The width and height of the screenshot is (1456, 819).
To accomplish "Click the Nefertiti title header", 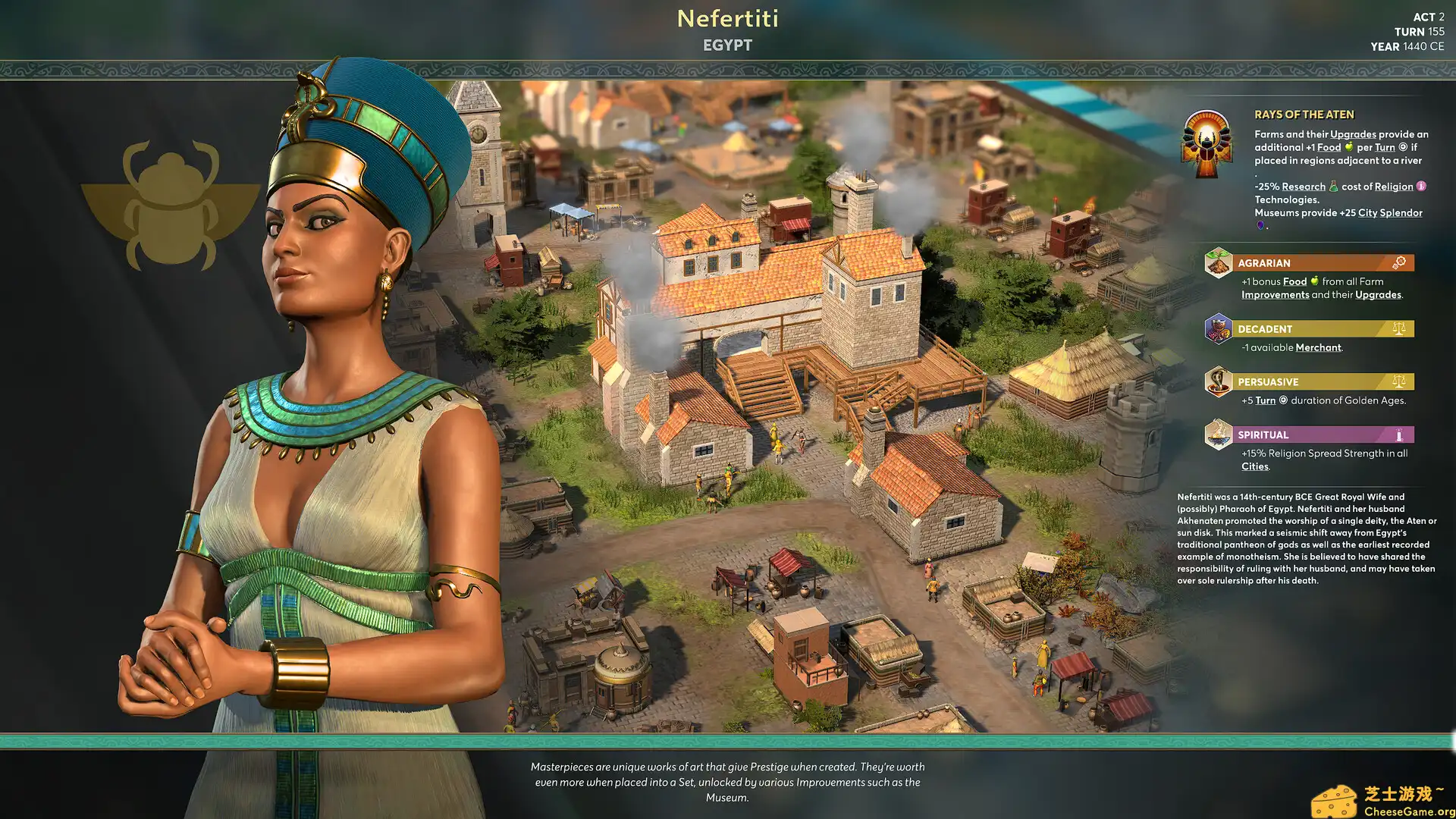I will [x=726, y=19].
